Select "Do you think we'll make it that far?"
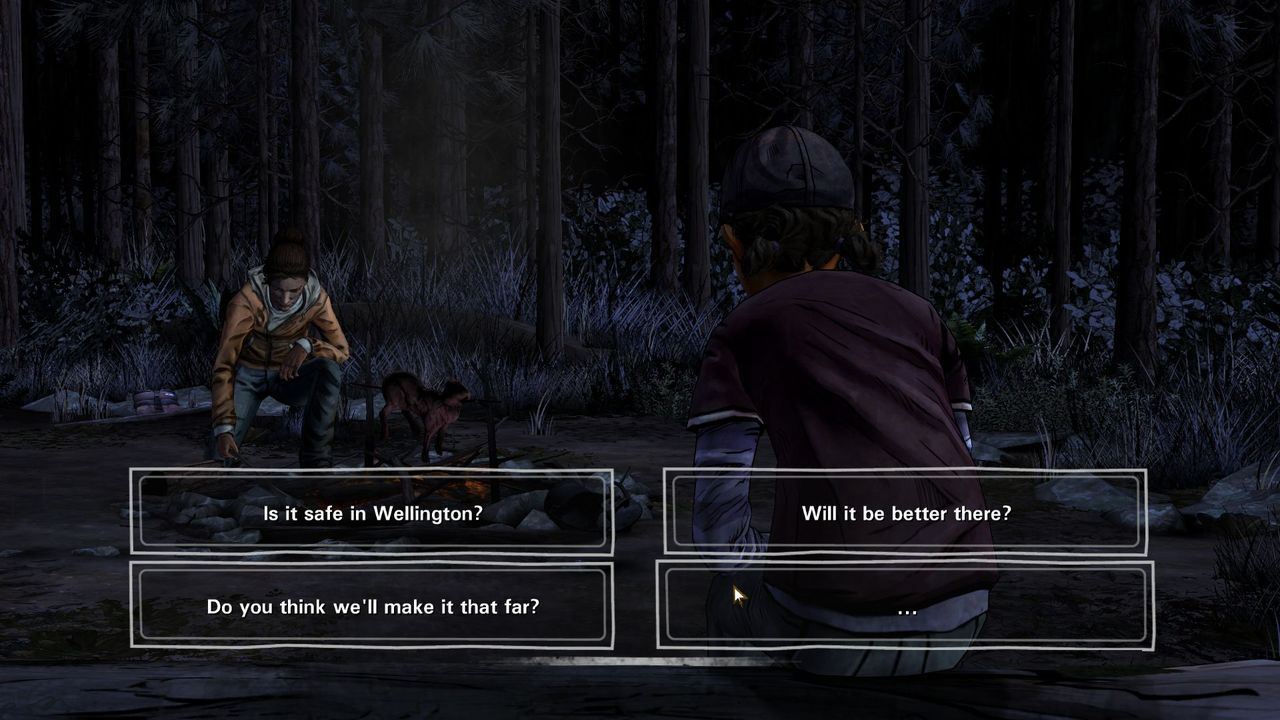Screen dimensions: 1280x720 coord(372,606)
